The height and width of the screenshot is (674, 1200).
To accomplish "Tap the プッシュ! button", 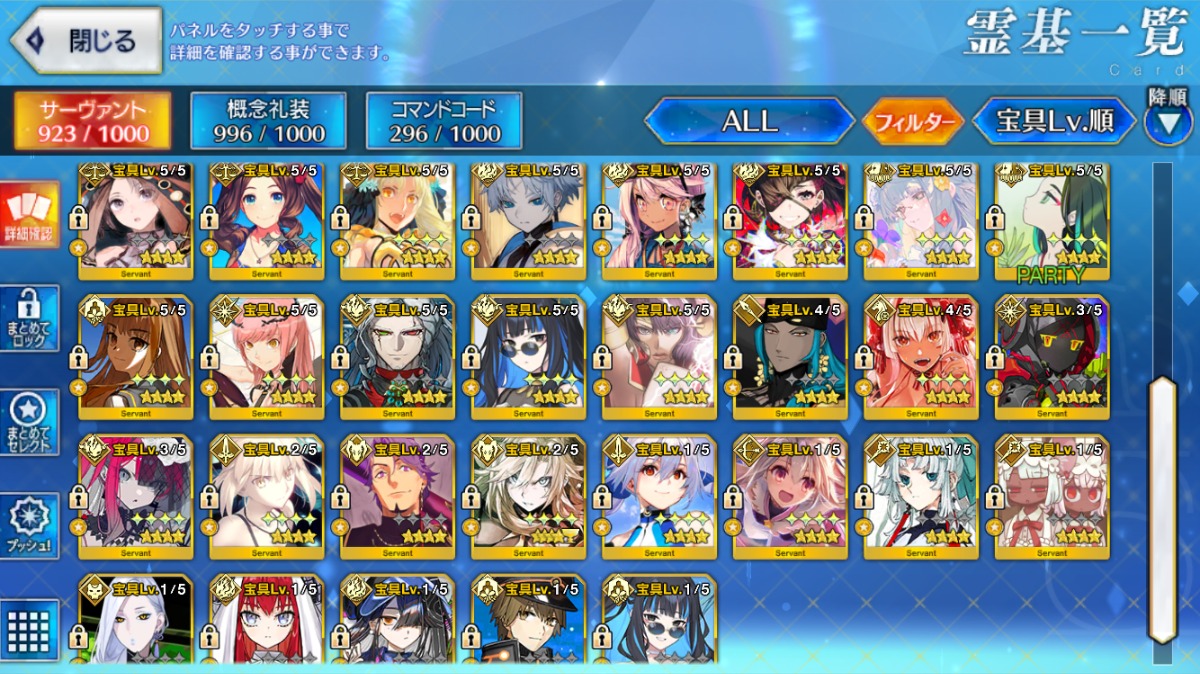I will [29, 526].
